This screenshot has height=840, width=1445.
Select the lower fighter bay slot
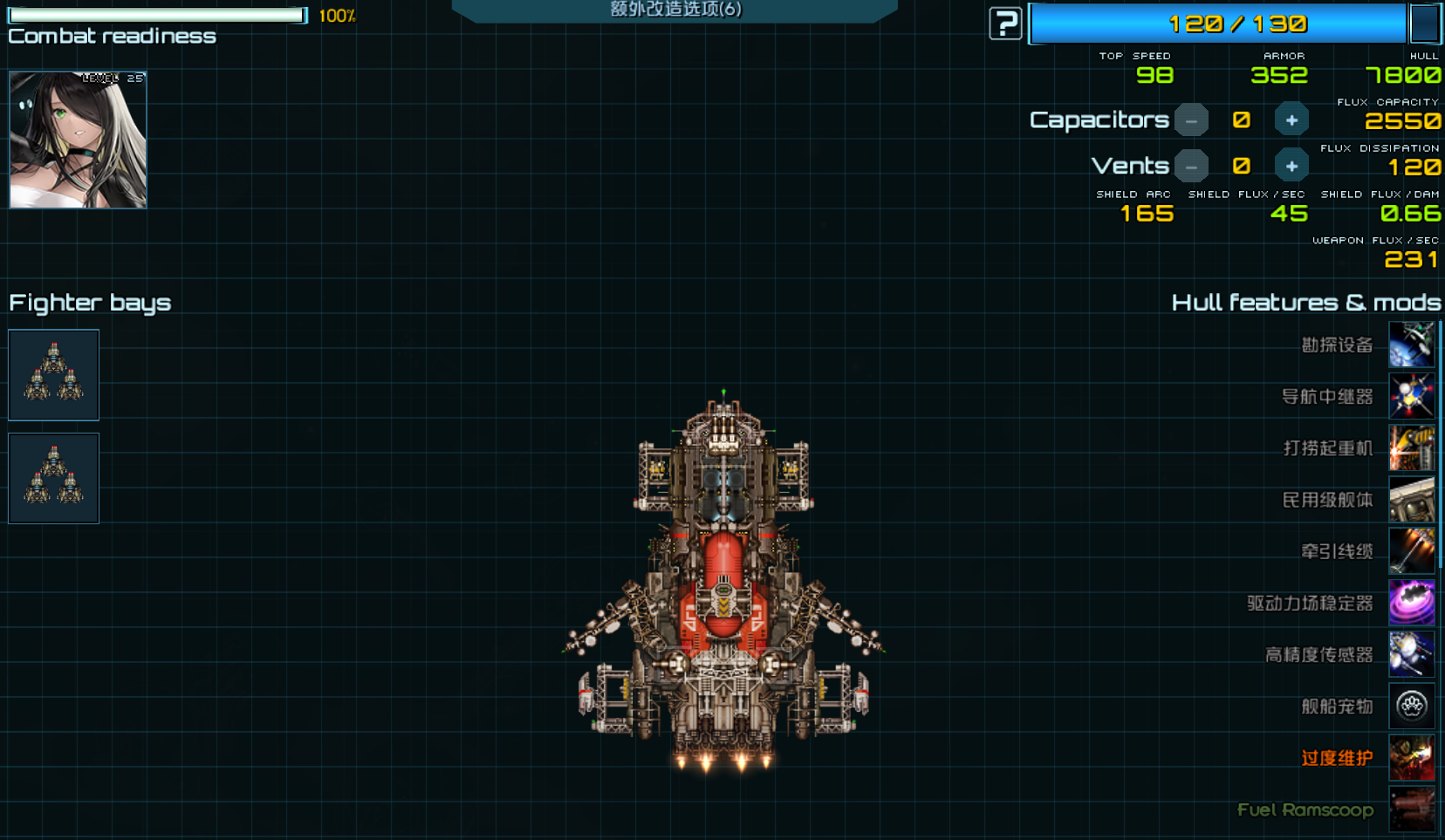(x=53, y=478)
